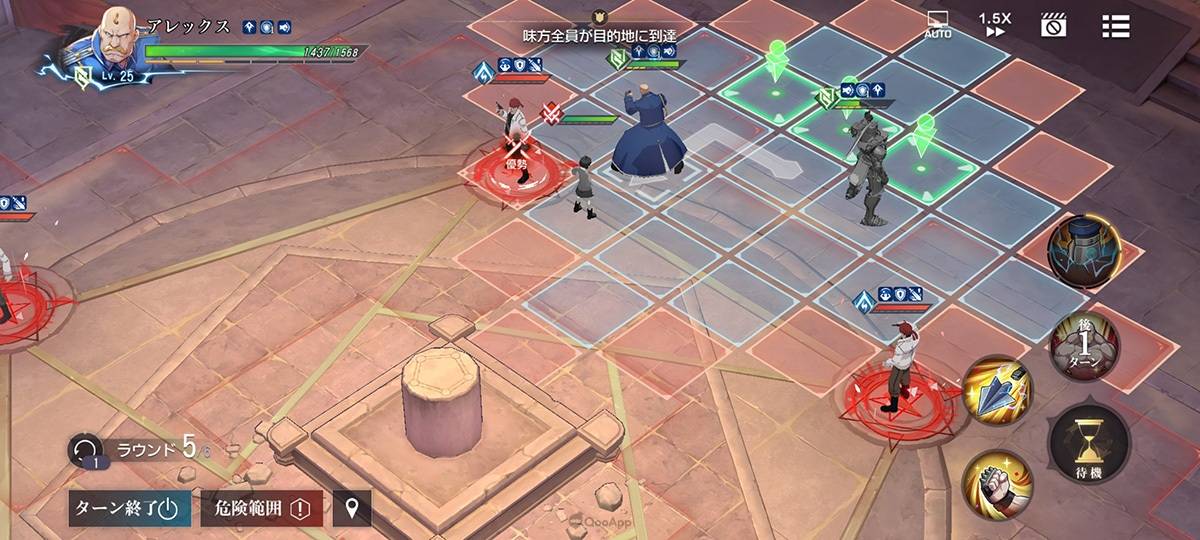Toggle AUTO battle mode
This screenshot has width=1200, height=540.
(x=937, y=25)
